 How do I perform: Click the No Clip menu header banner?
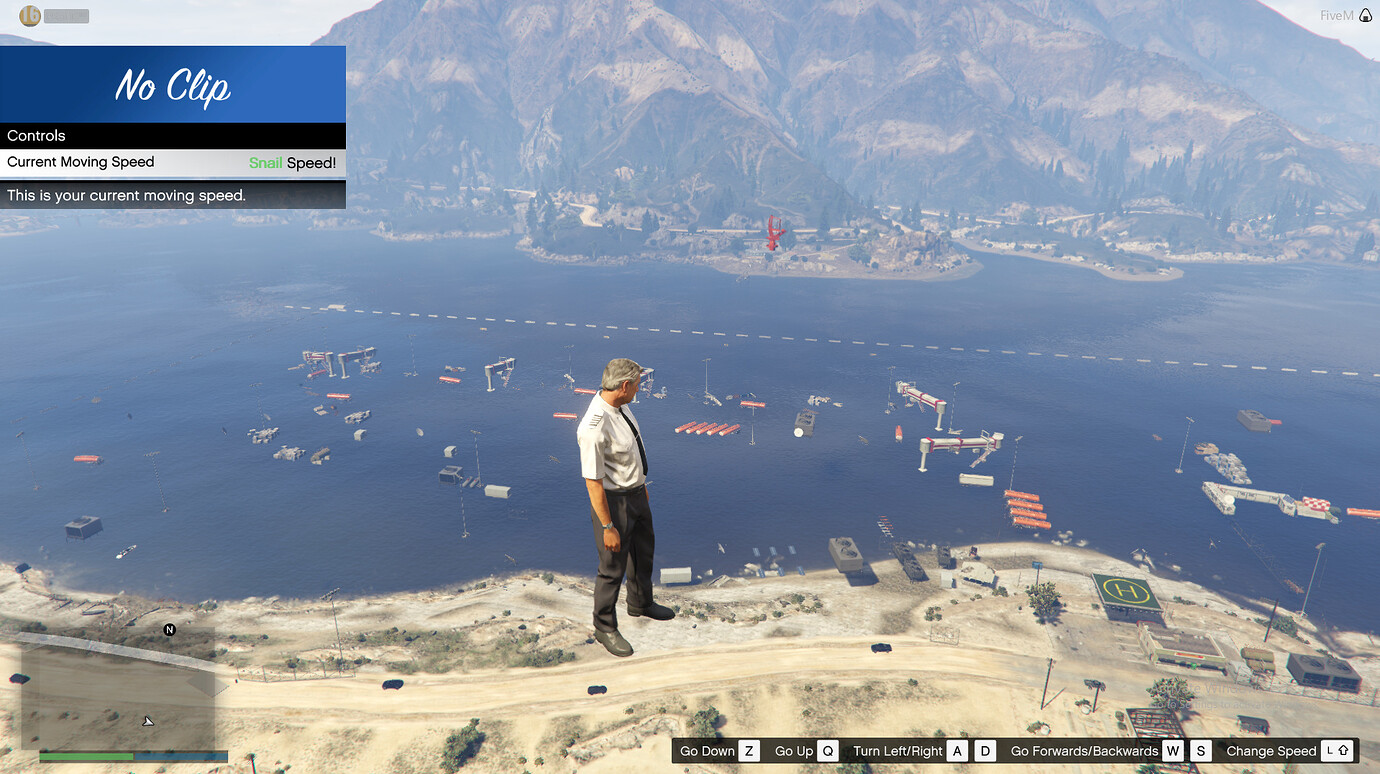point(172,85)
